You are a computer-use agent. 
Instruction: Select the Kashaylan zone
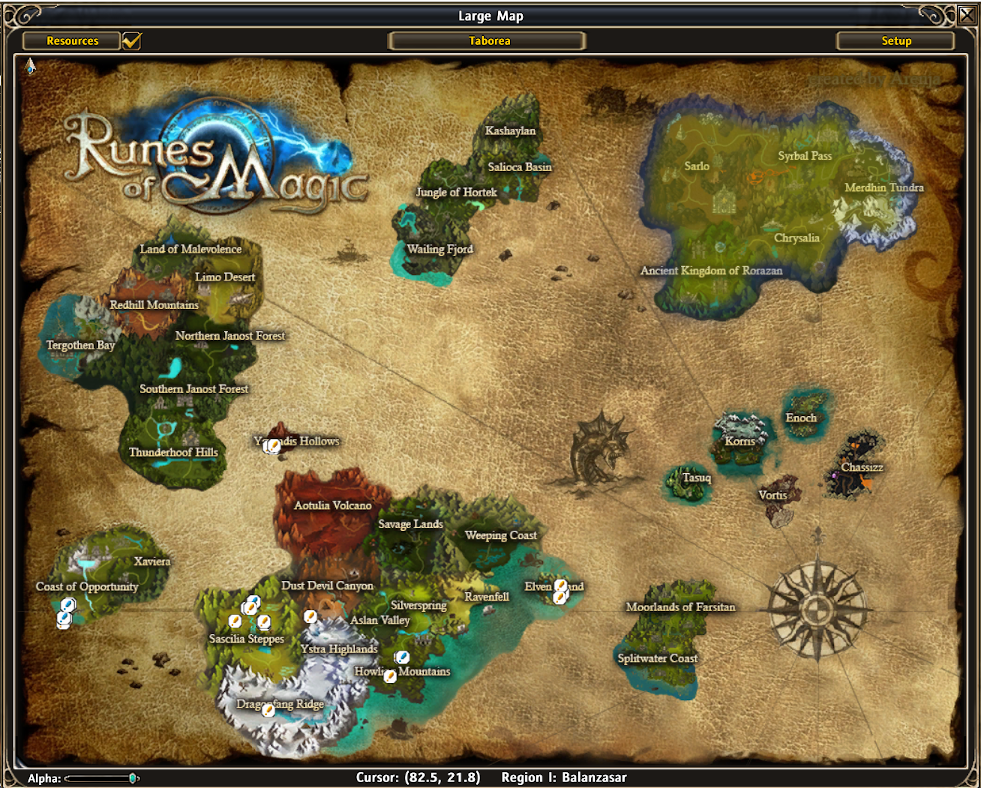pyautogui.click(x=510, y=131)
